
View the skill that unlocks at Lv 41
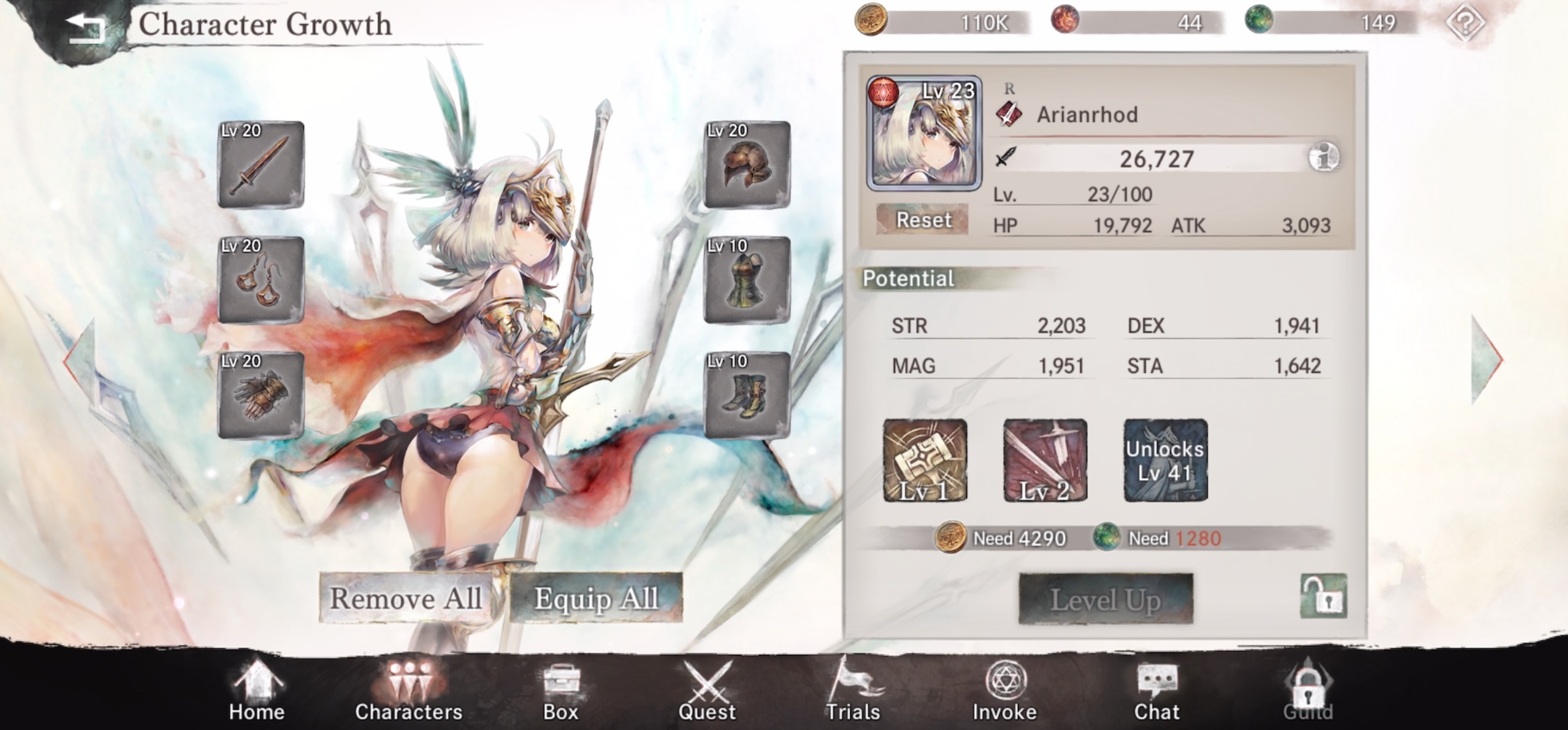click(1165, 461)
